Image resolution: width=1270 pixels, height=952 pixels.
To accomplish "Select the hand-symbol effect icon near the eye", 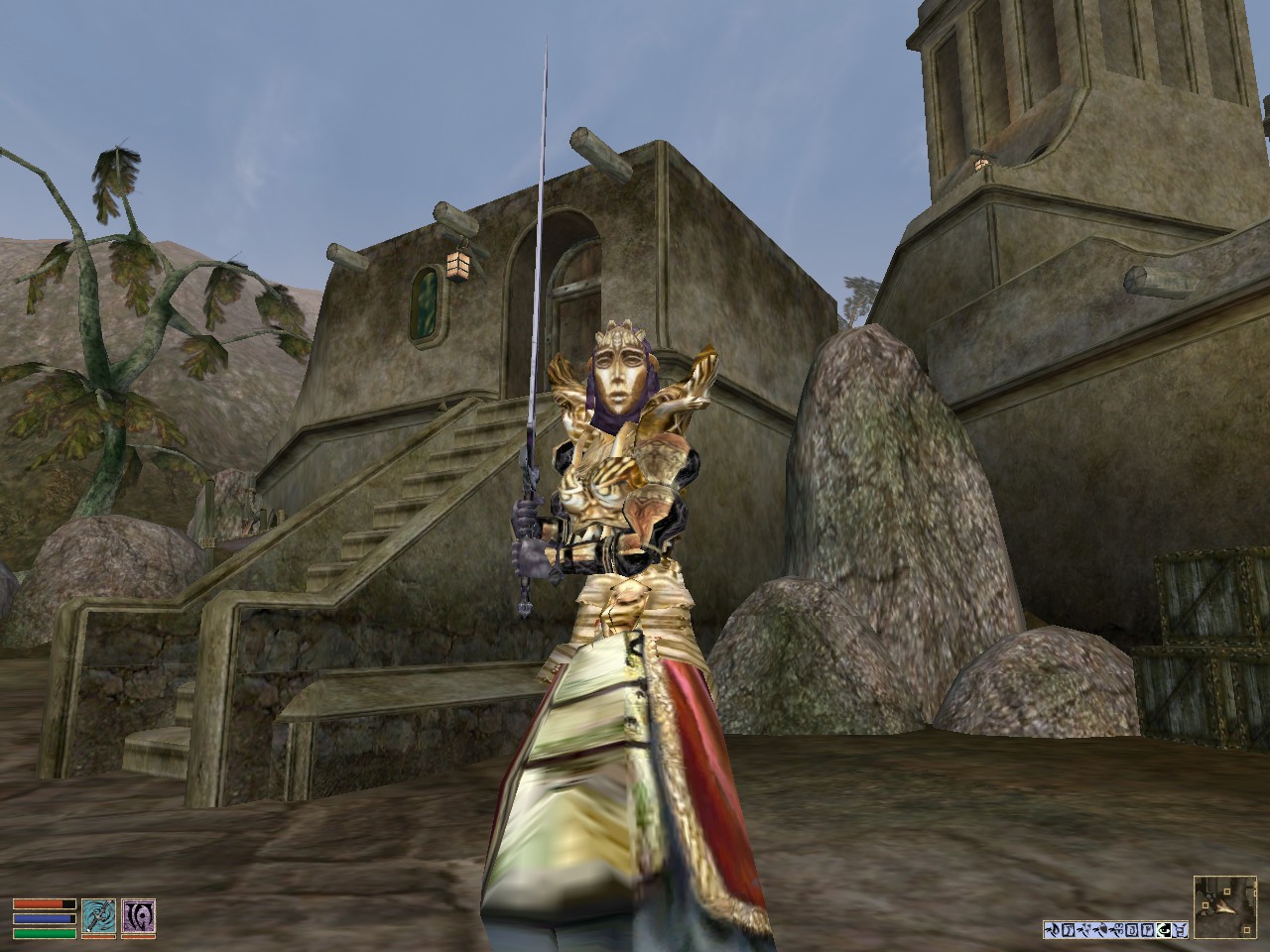I will click(x=1148, y=929).
